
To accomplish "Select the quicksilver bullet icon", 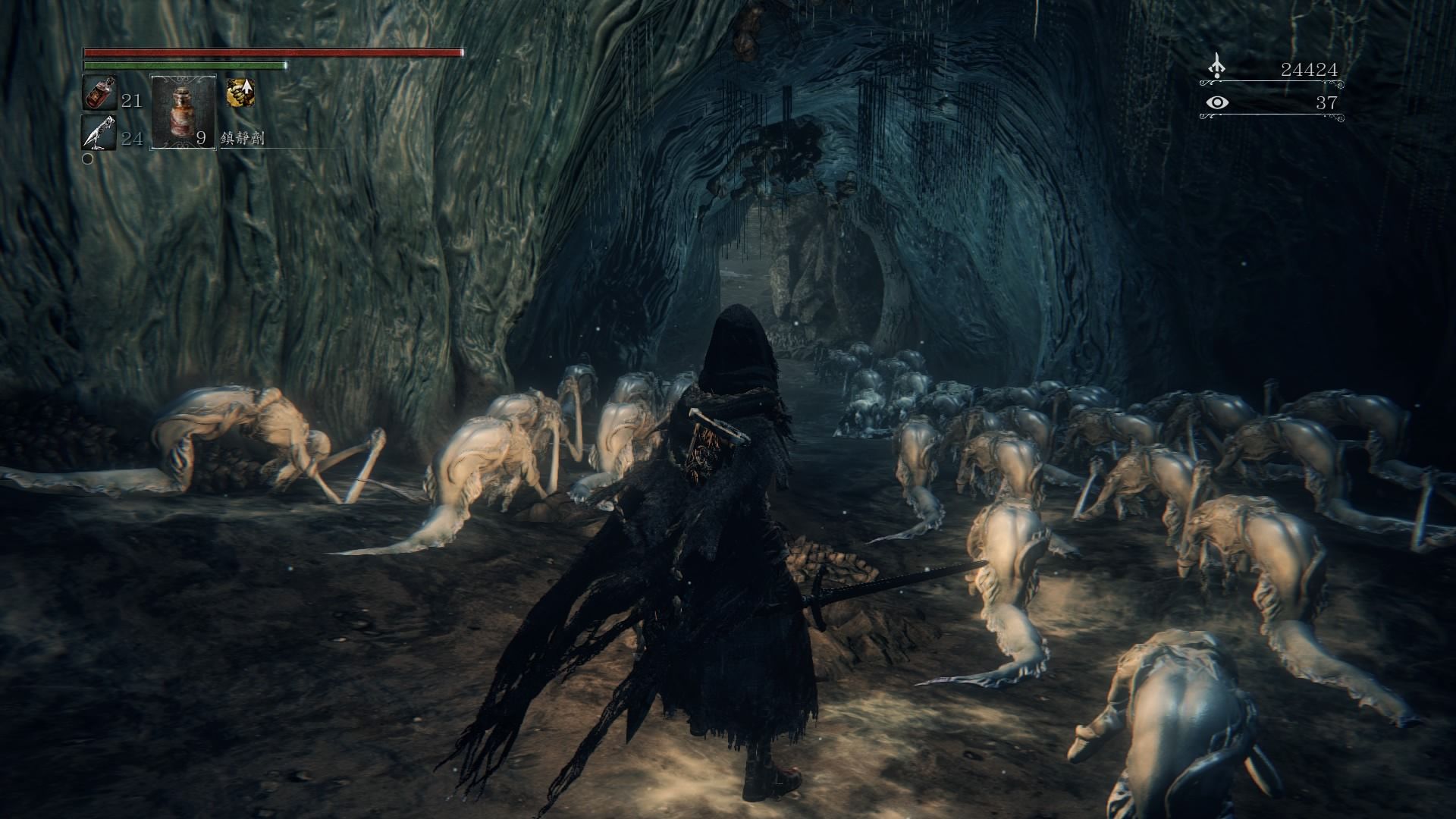I will [99, 133].
